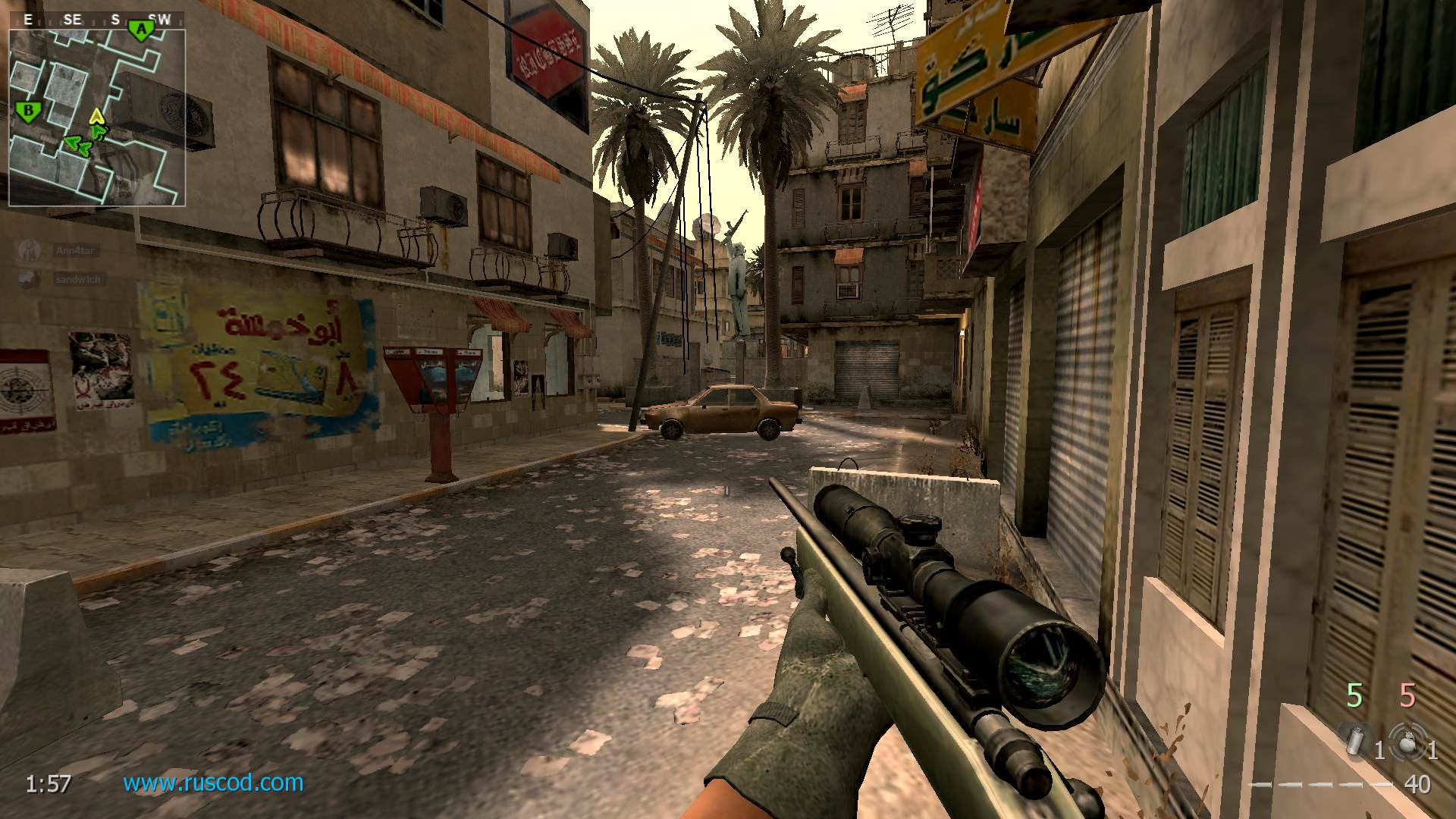This screenshot has height=819, width=1456.
Task: Choose the frag grenade icon
Action: point(1407,741)
